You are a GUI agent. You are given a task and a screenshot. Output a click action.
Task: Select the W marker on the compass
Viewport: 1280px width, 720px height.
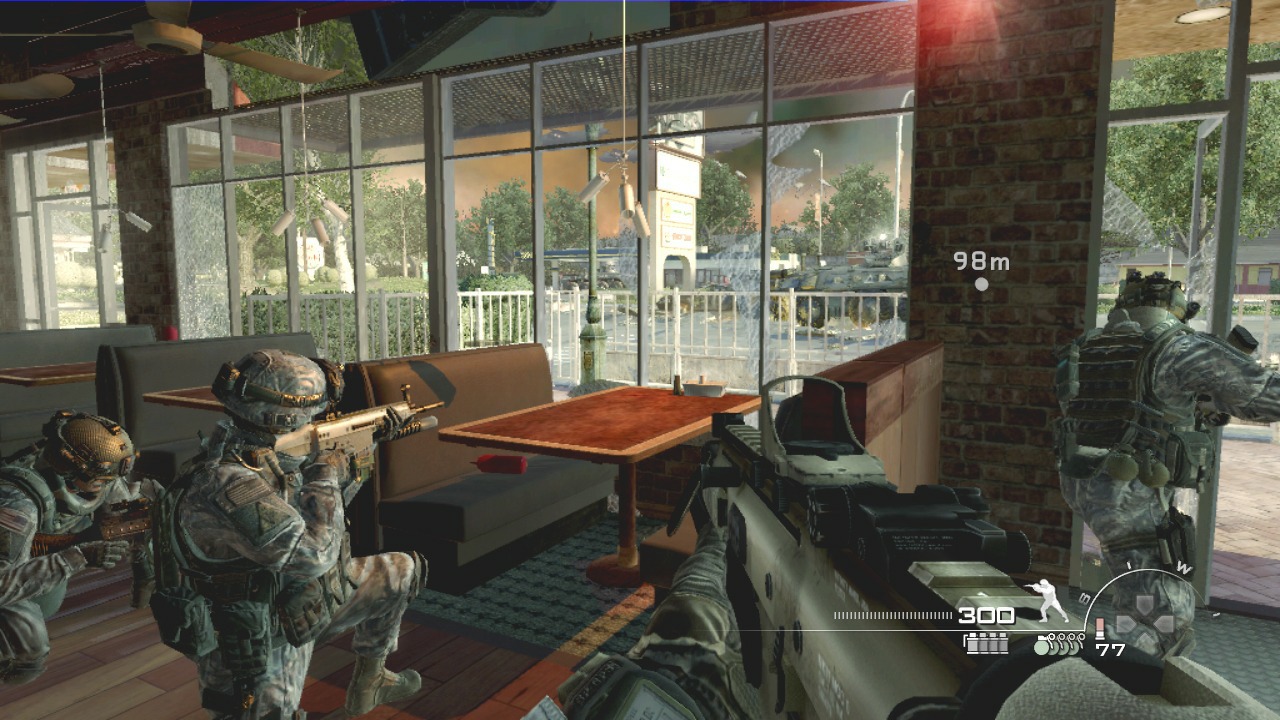pos(1183,567)
